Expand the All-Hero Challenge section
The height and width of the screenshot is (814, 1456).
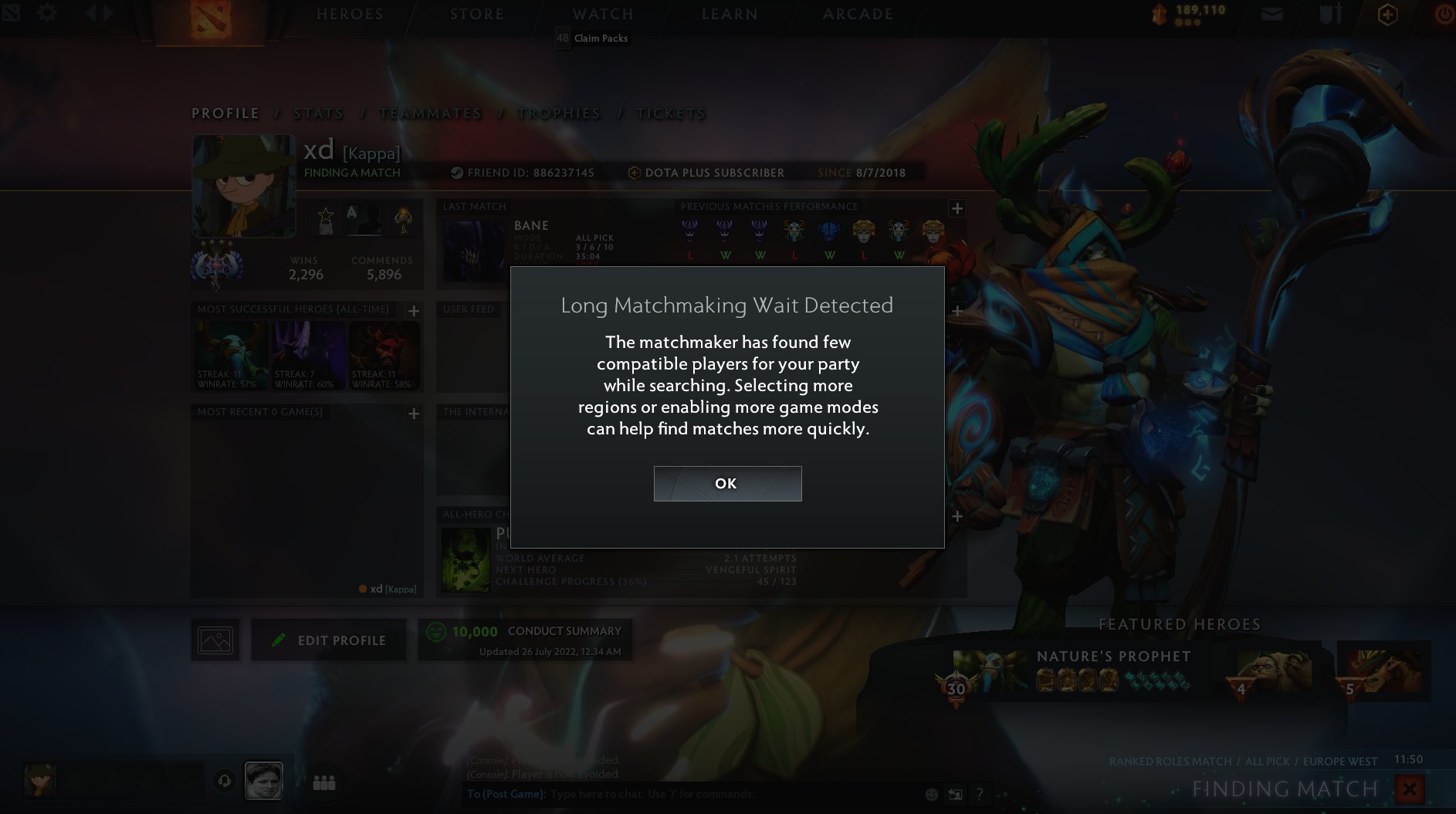click(x=957, y=515)
